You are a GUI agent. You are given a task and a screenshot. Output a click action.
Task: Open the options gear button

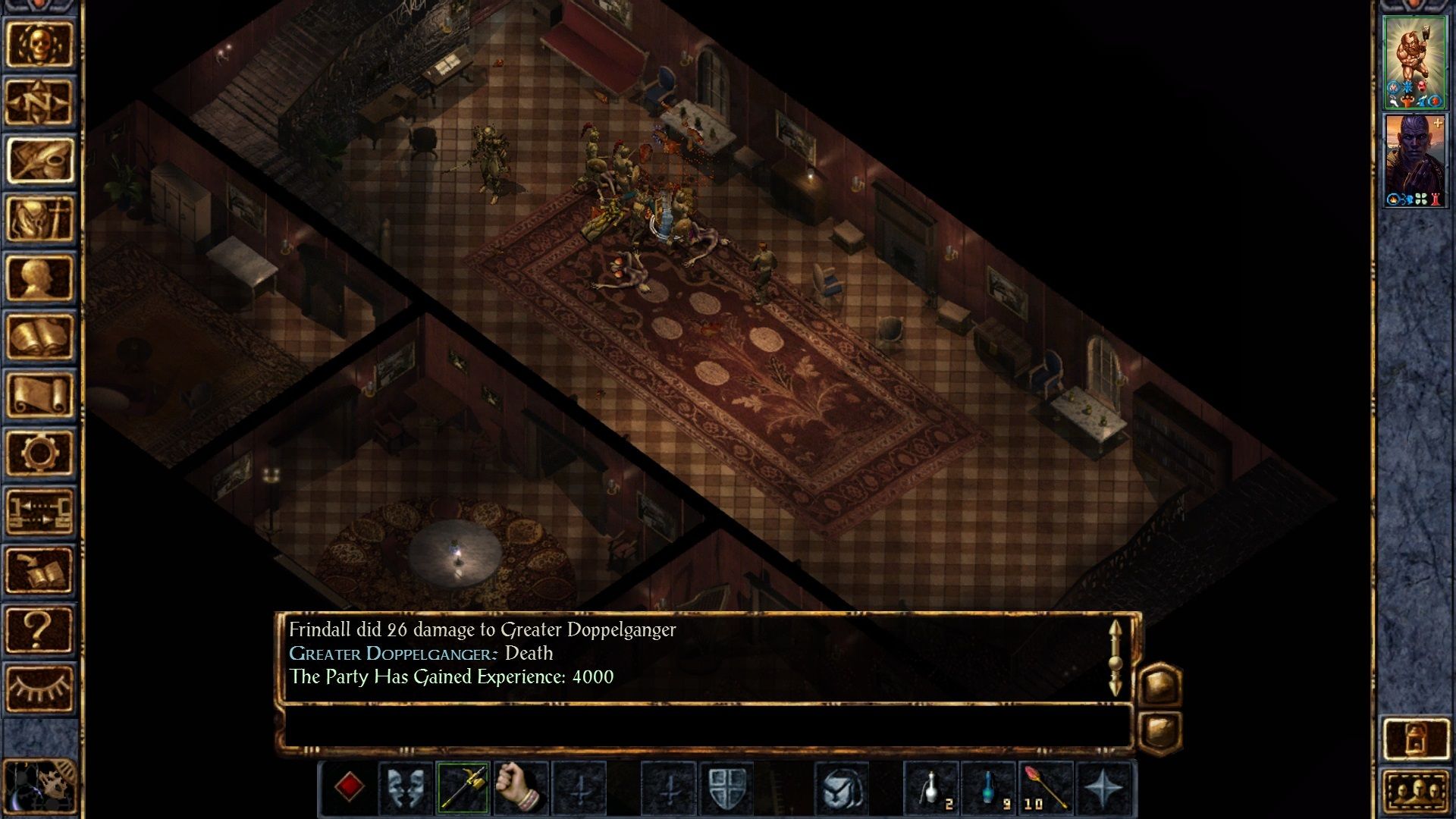click(x=39, y=453)
